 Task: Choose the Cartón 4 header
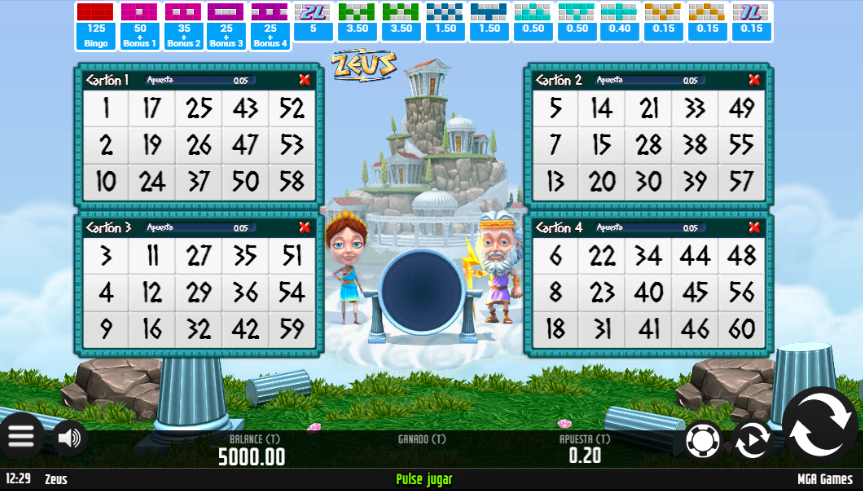tap(640, 228)
